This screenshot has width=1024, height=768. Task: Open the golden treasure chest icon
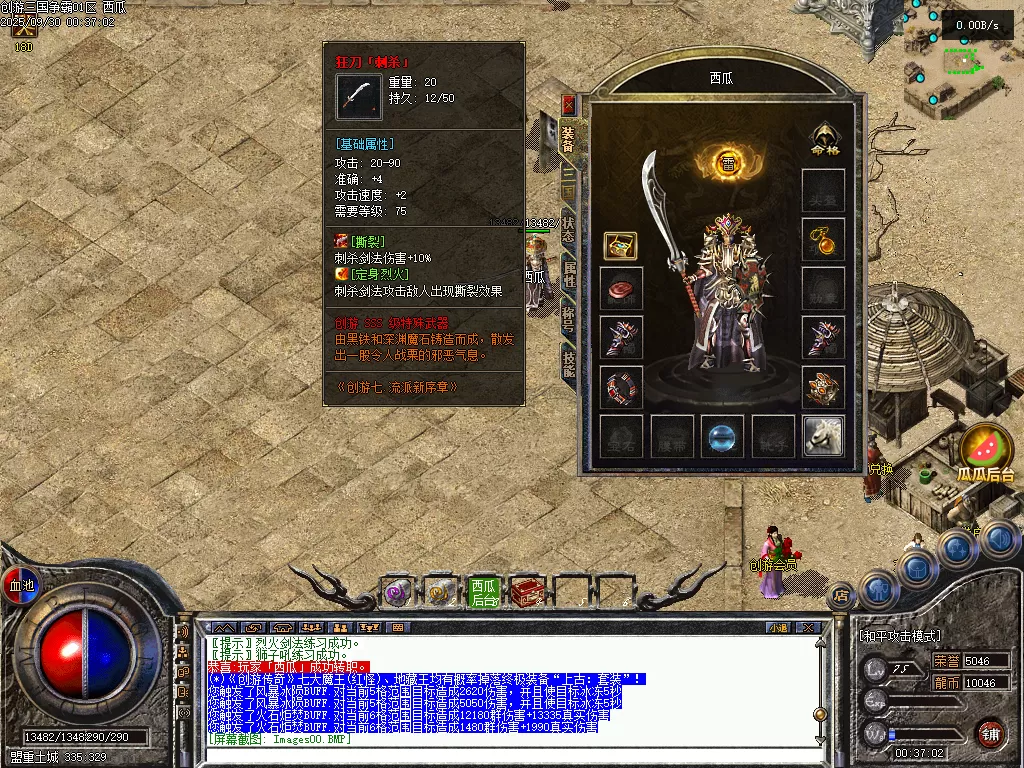(620, 246)
